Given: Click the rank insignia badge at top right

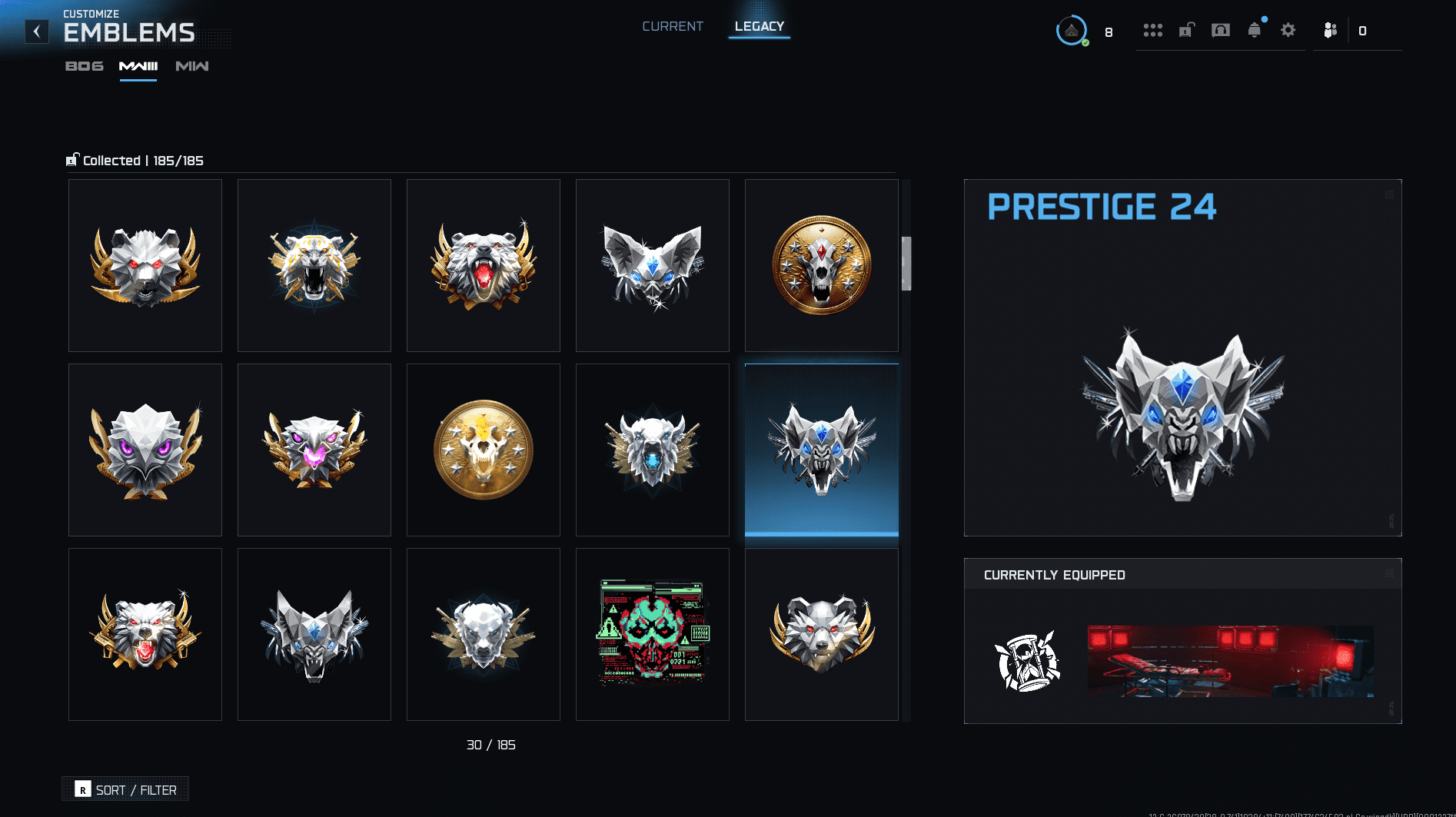Looking at the screenshot, I should (1071, 32).
